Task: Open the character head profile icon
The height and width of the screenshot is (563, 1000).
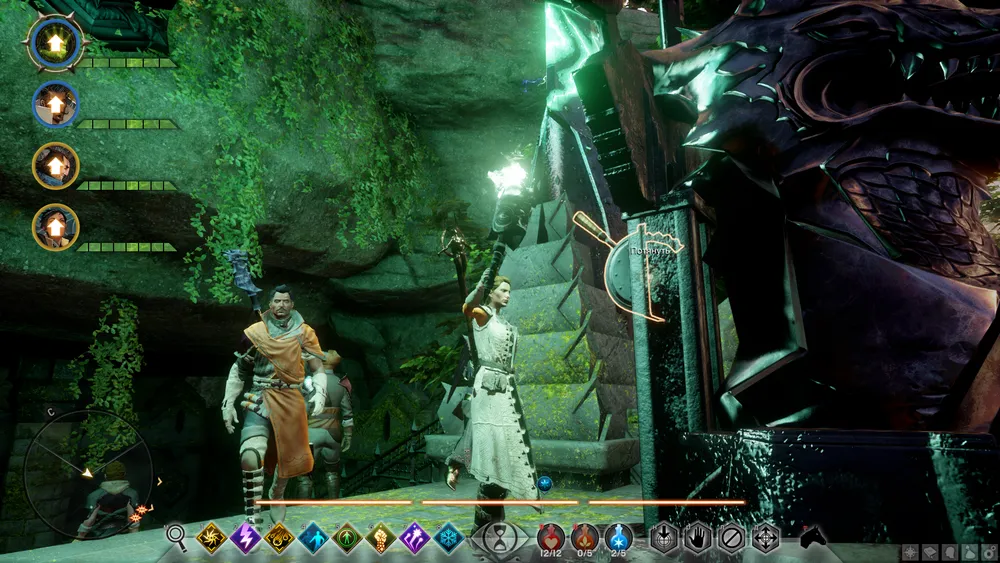Action: coord(948,552)
